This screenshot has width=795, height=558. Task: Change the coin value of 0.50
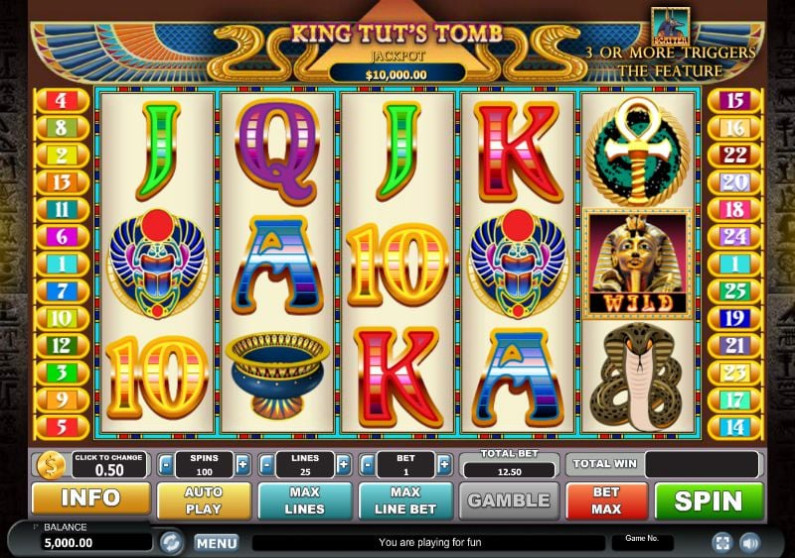(x=110, y=465)
